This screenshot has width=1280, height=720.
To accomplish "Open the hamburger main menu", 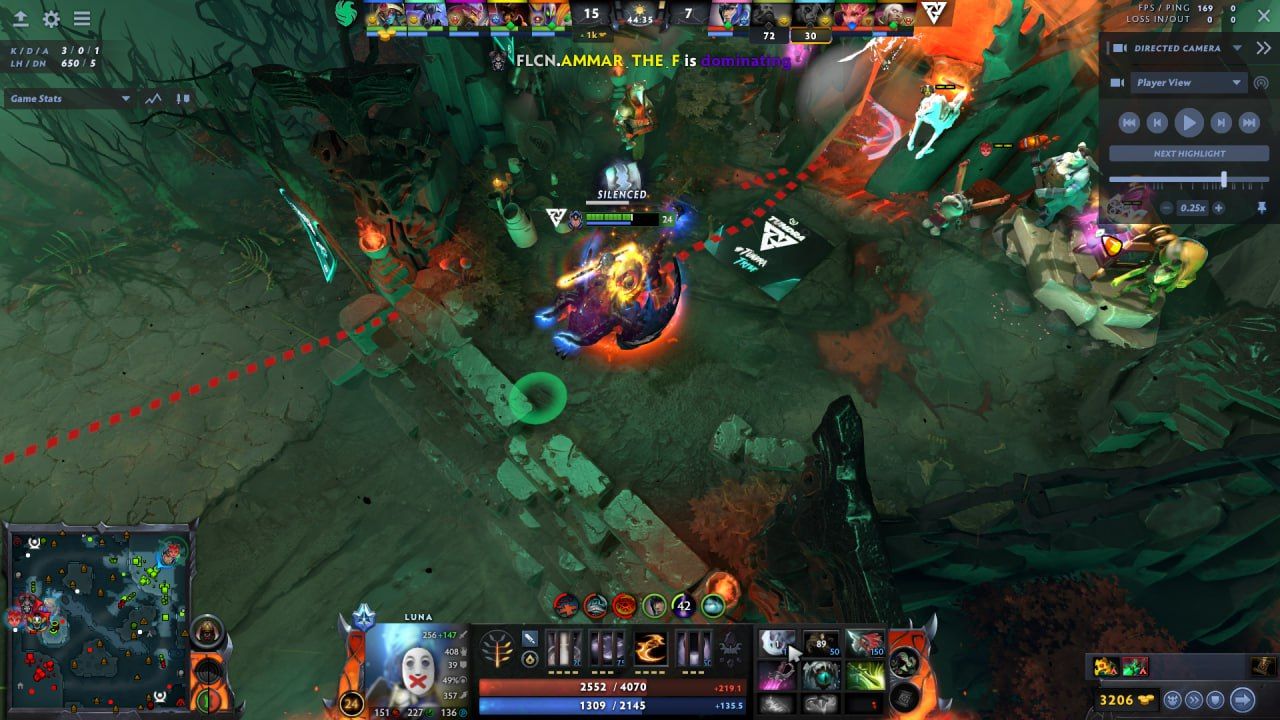I will pyautogui.click(x=82, y=19).
